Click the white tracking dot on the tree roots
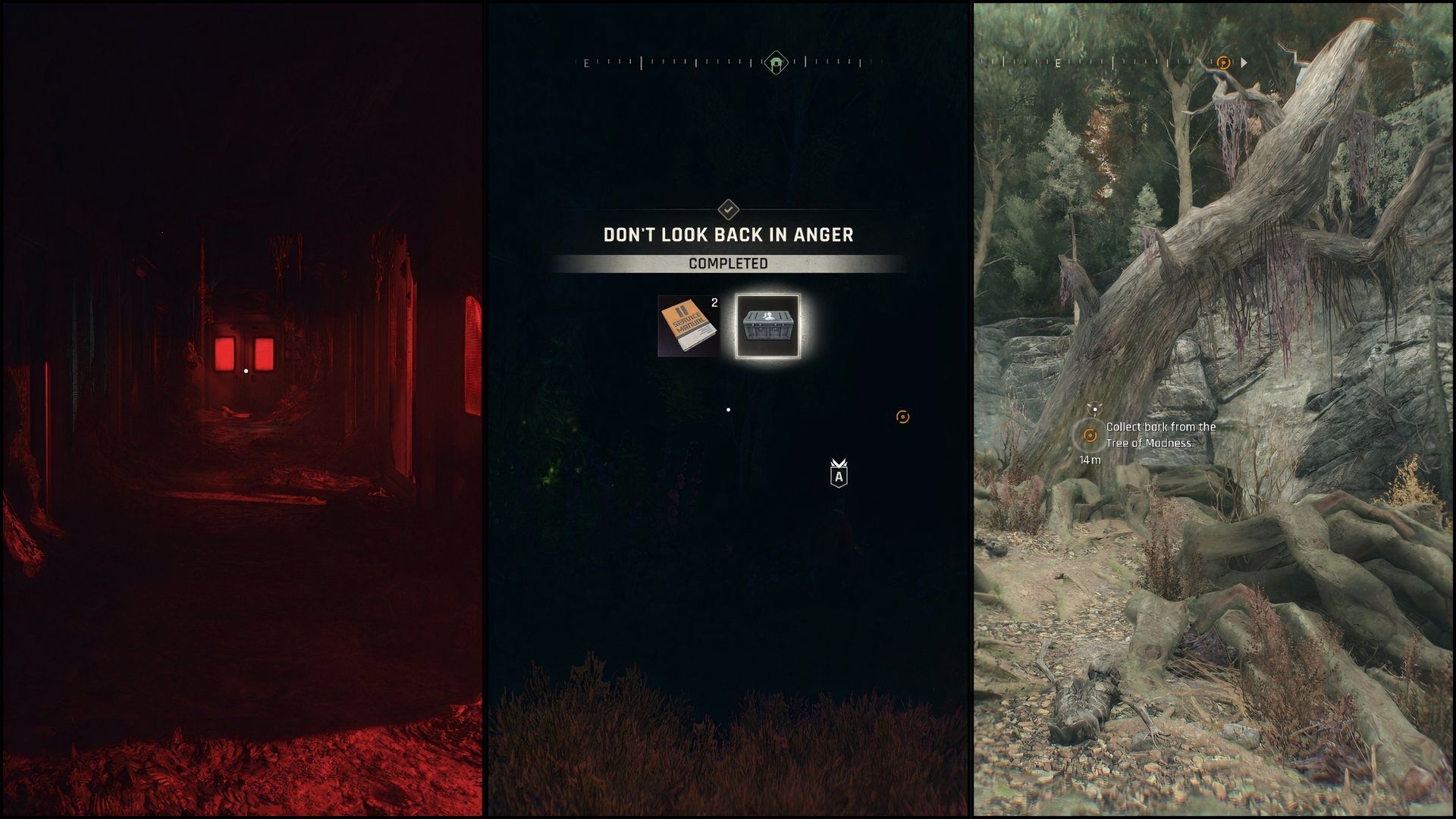1456x819 pixels. 1095,408
